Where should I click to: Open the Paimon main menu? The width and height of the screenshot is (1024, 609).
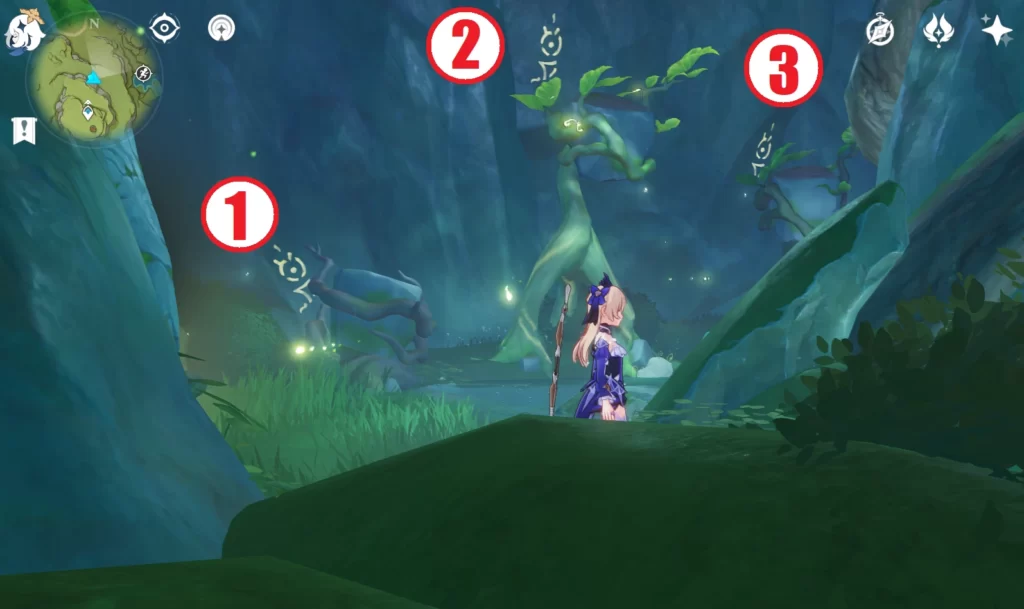click(23, 28)
